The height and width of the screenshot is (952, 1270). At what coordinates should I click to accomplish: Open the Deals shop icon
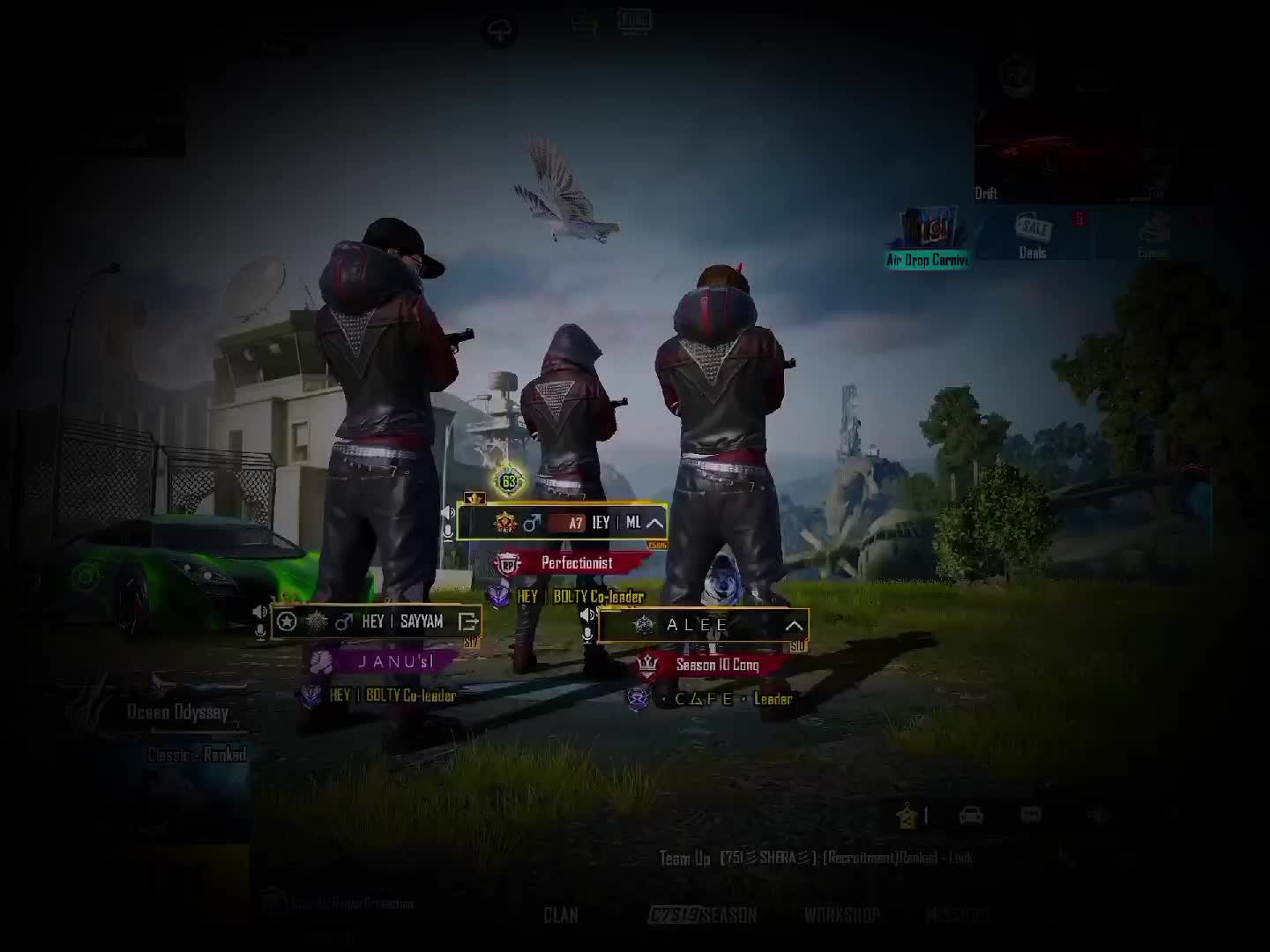(x=1033, y=235)
